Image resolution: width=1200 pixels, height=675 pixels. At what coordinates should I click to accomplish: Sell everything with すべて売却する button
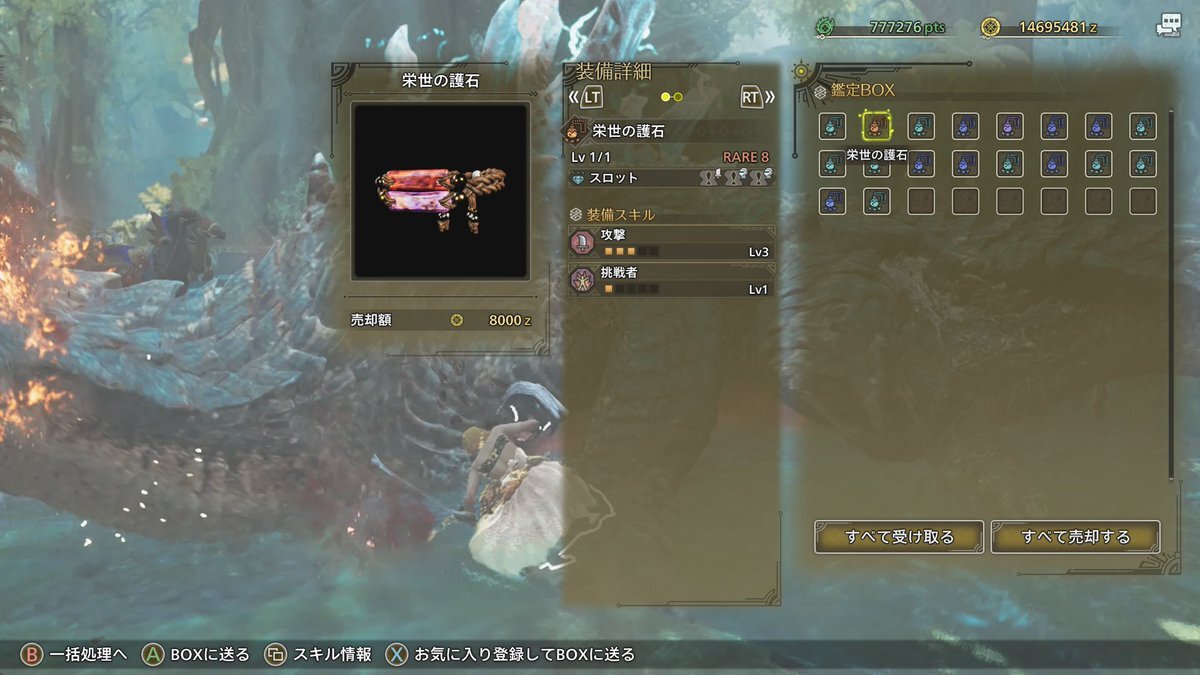point(1075,537)
